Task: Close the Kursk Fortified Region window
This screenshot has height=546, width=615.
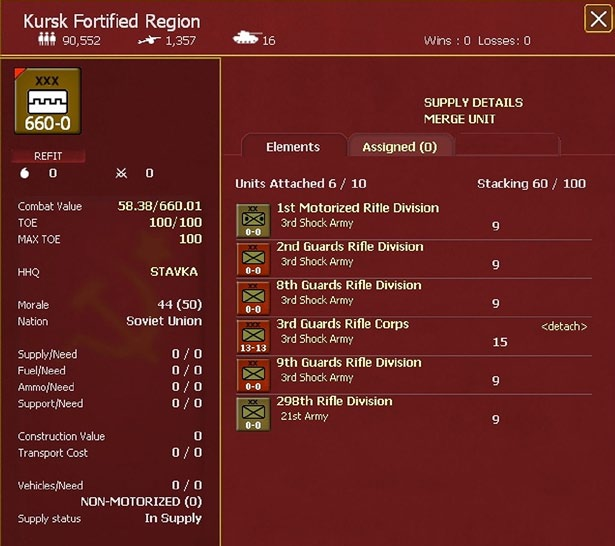Action: [x=598, y=18]
